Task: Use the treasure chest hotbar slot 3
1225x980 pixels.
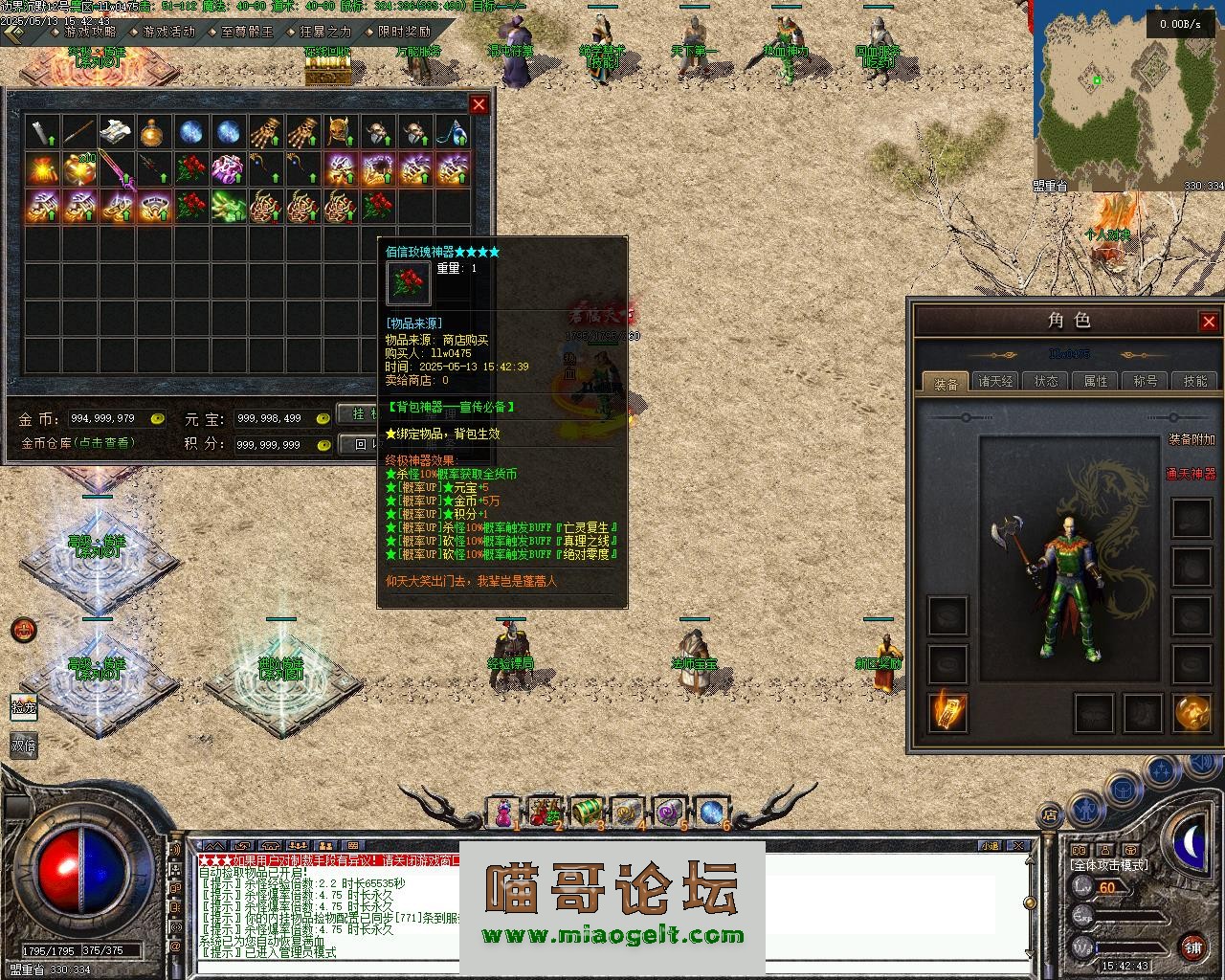Action: click(586, 812)
